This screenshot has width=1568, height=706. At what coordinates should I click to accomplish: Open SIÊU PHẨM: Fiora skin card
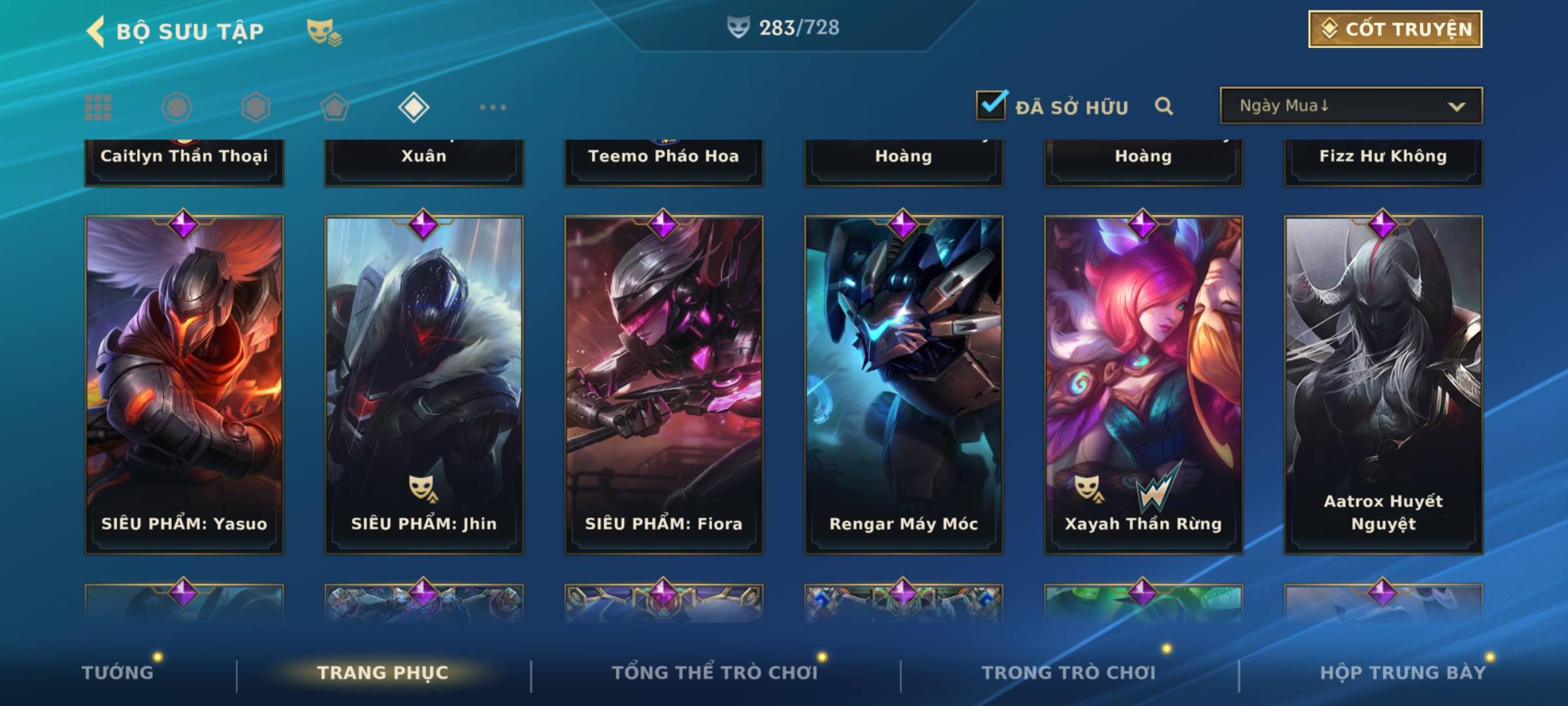point(664,384)
